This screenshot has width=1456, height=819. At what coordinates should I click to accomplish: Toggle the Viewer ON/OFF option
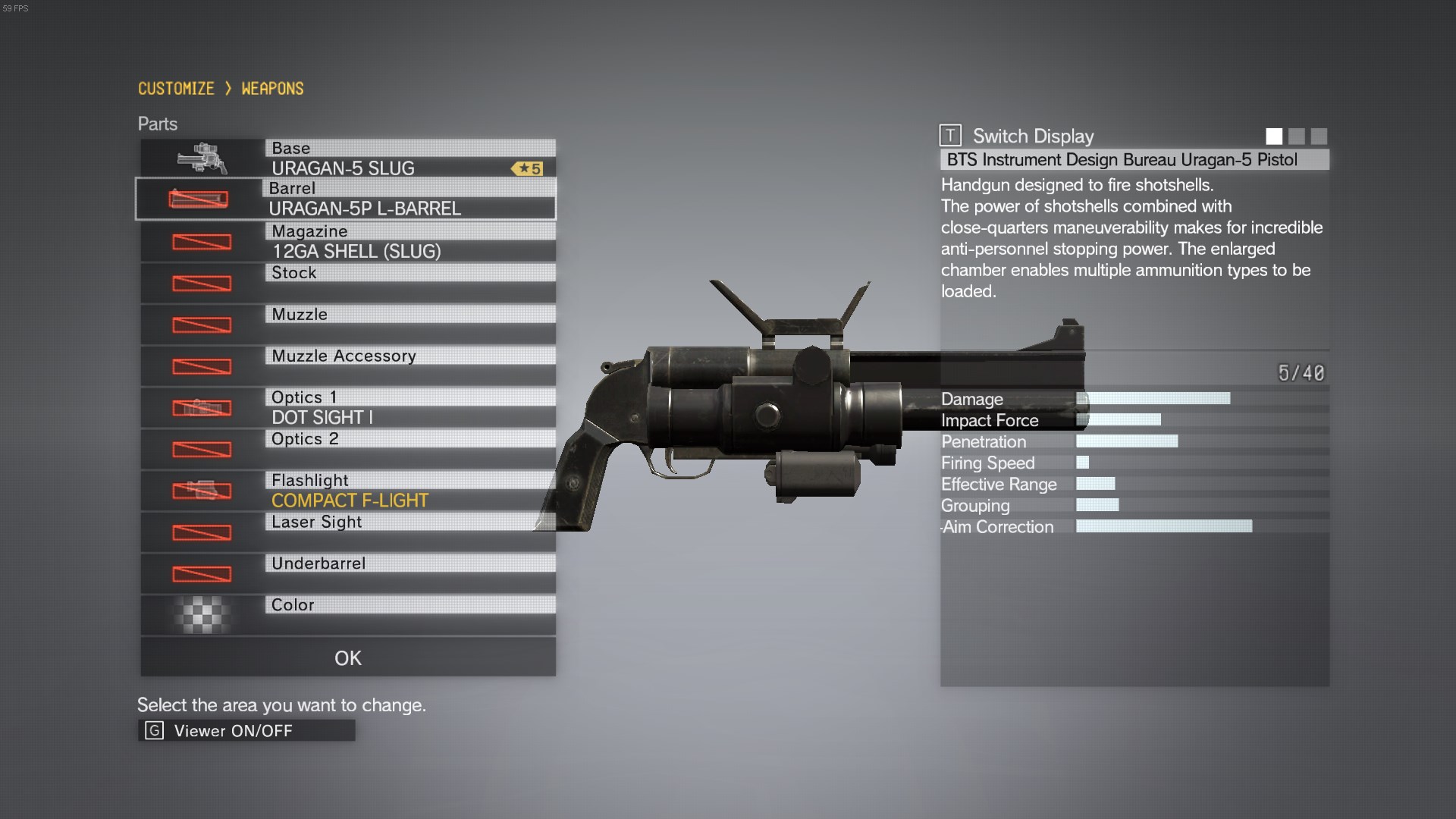(x=246, y=730)
